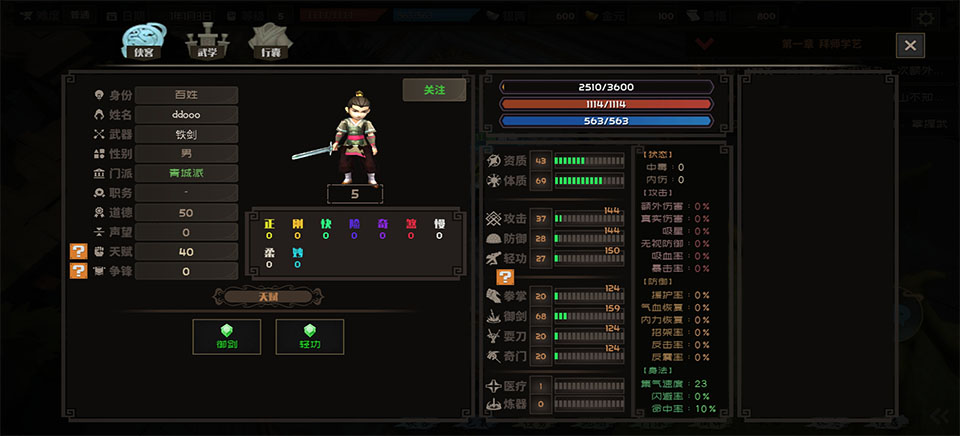Open the question mark beside 争锋

77,271
